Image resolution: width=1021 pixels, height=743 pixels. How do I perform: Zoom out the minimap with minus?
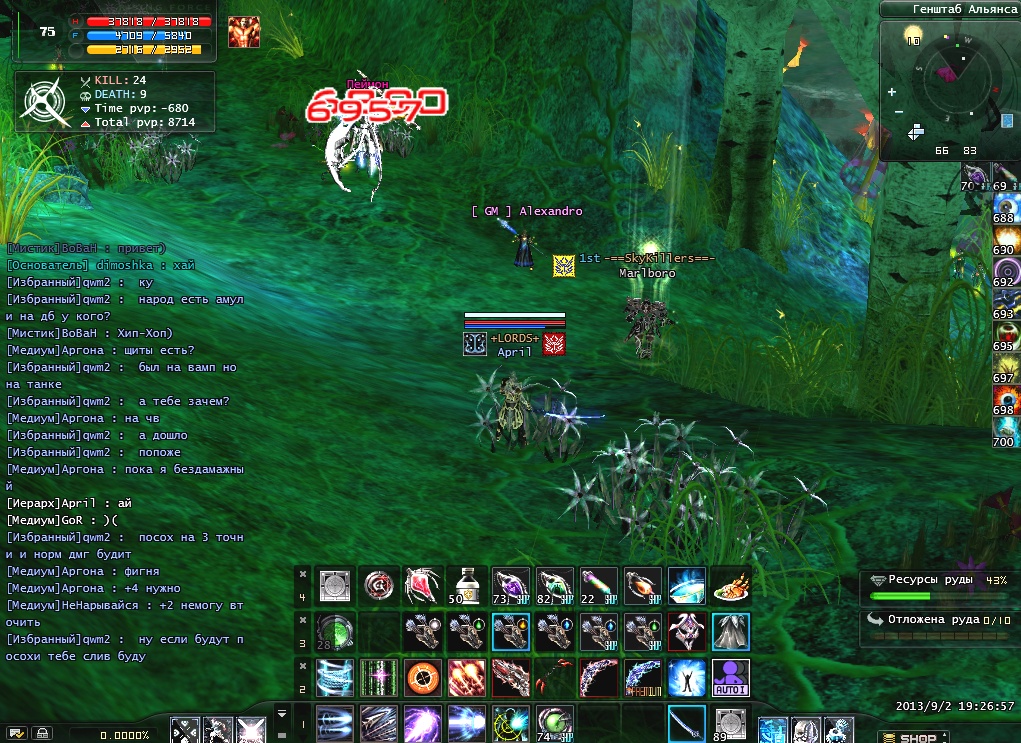click(898, 111)
